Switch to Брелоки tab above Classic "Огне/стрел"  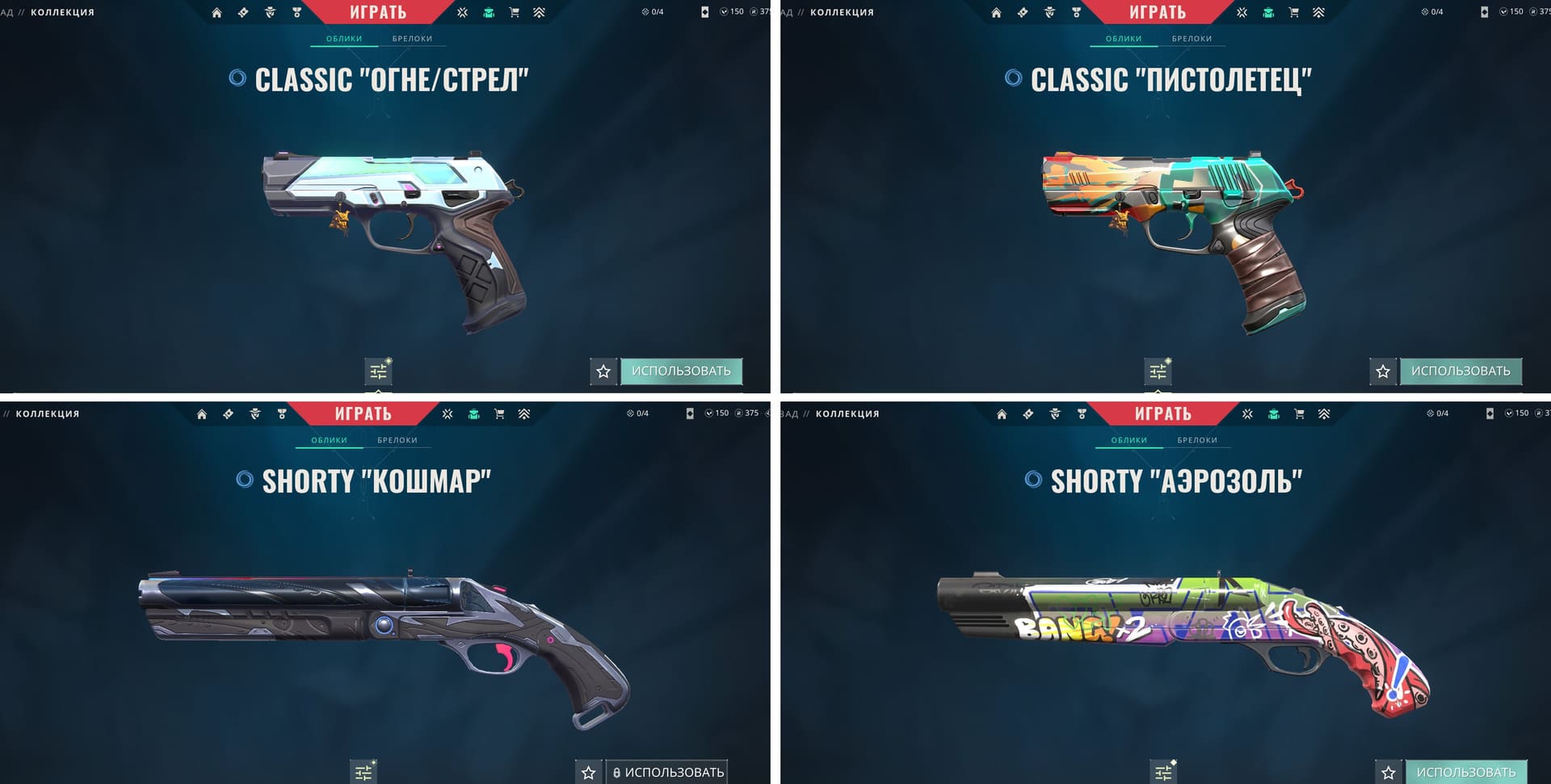tap(412, 39)
